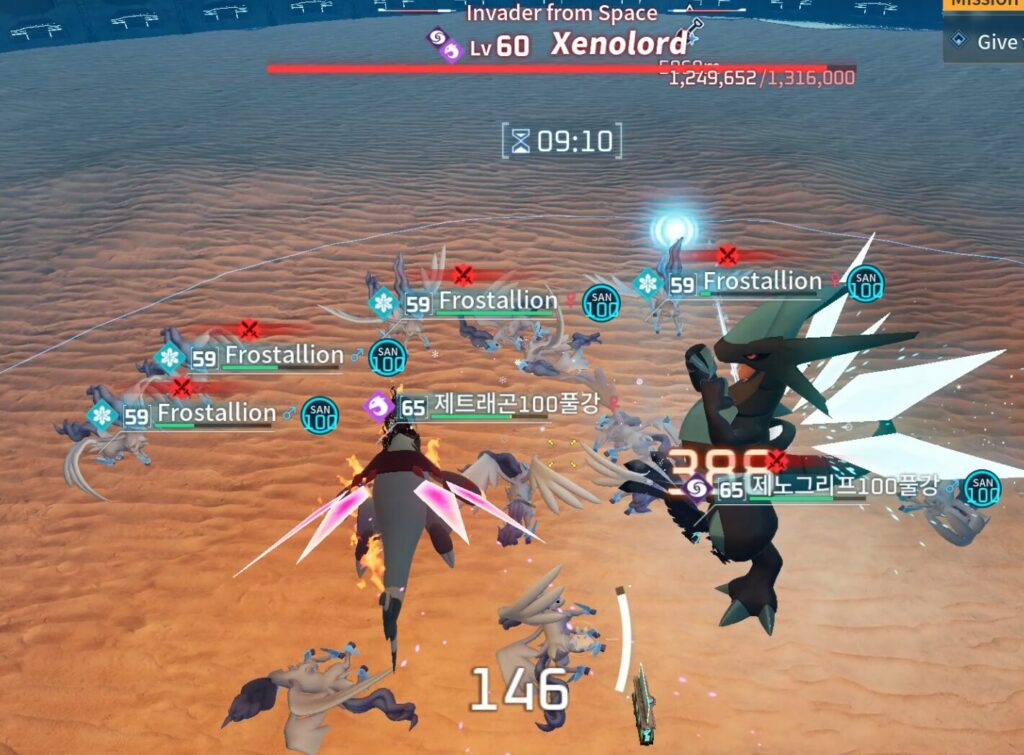Image resolution: width=1024 pixels, height=755 pixels.
Task: Select the orange Mission tracker header
Action: click(985, 4)
